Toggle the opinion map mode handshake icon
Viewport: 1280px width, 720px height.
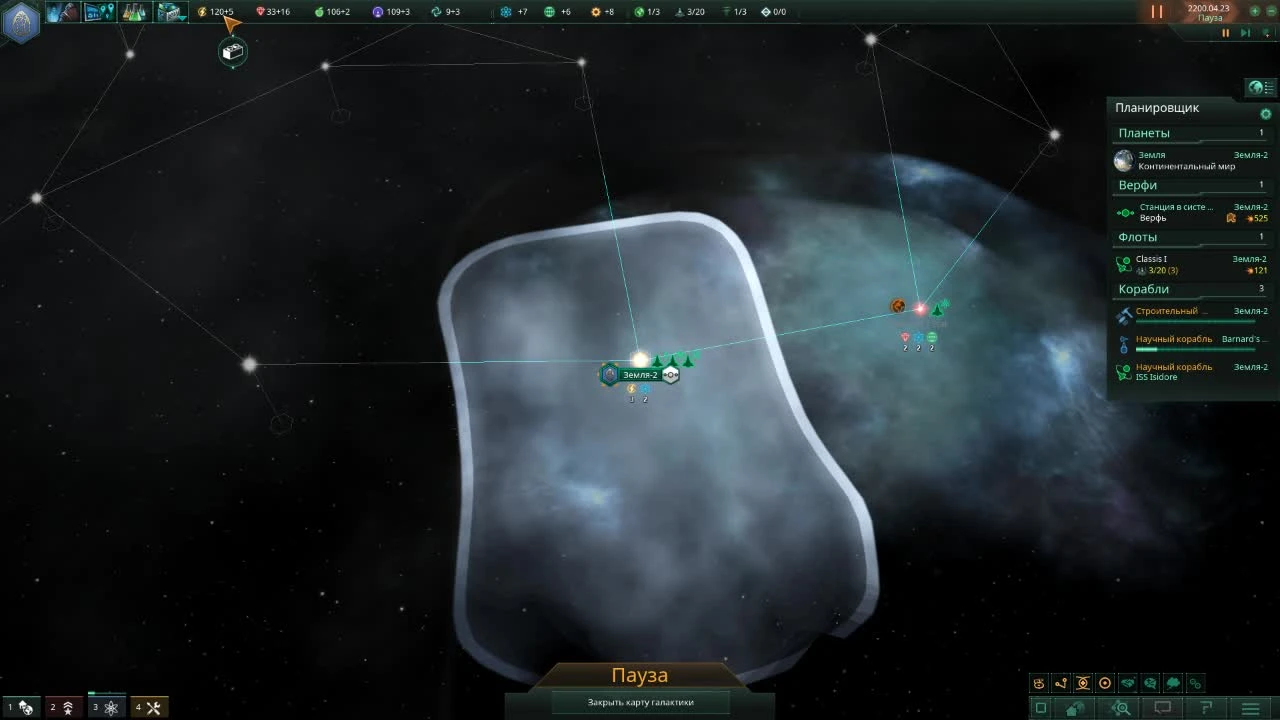tap(1127, 683)
